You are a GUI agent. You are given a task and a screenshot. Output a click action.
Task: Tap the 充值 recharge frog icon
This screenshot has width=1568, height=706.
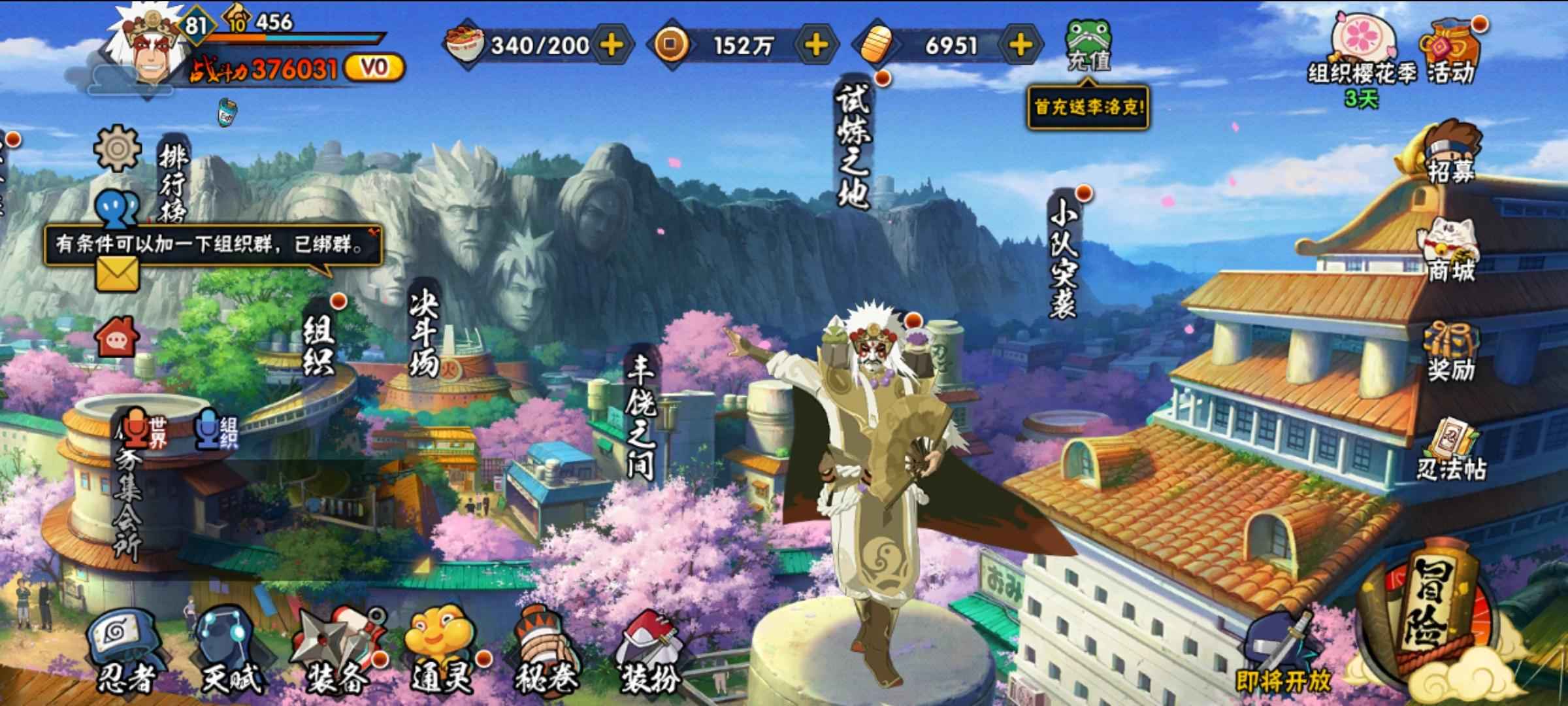[x=1088, y=44]
